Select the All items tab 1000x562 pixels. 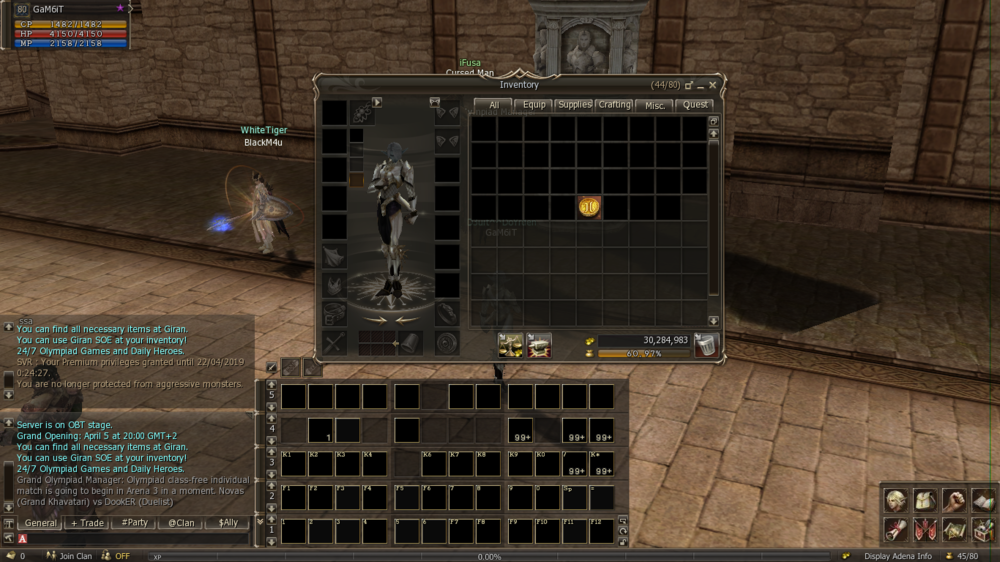pos(493,104)
